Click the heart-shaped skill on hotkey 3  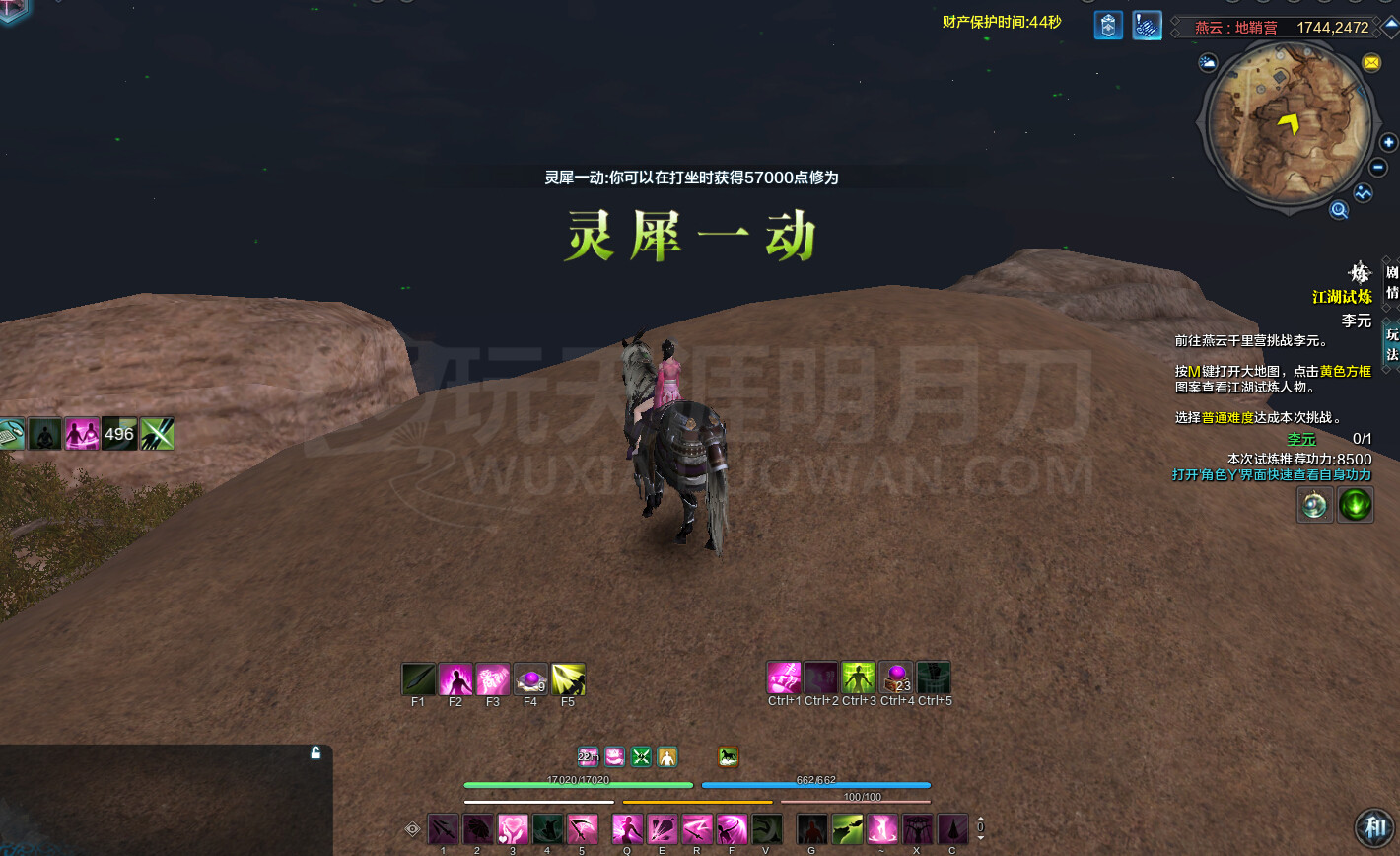point(512,829)
